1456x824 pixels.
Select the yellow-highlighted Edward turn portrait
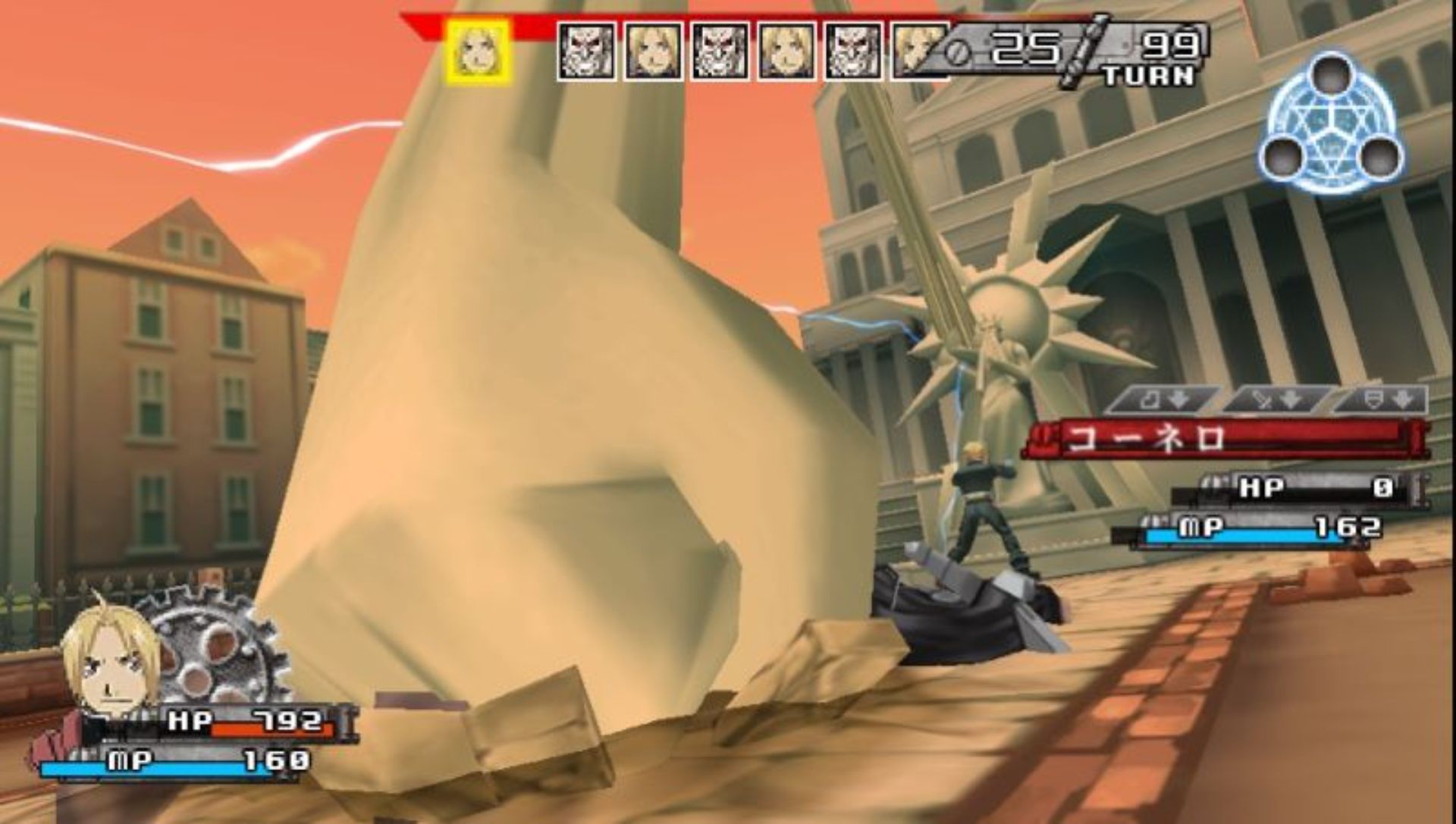tap(478, 52)
